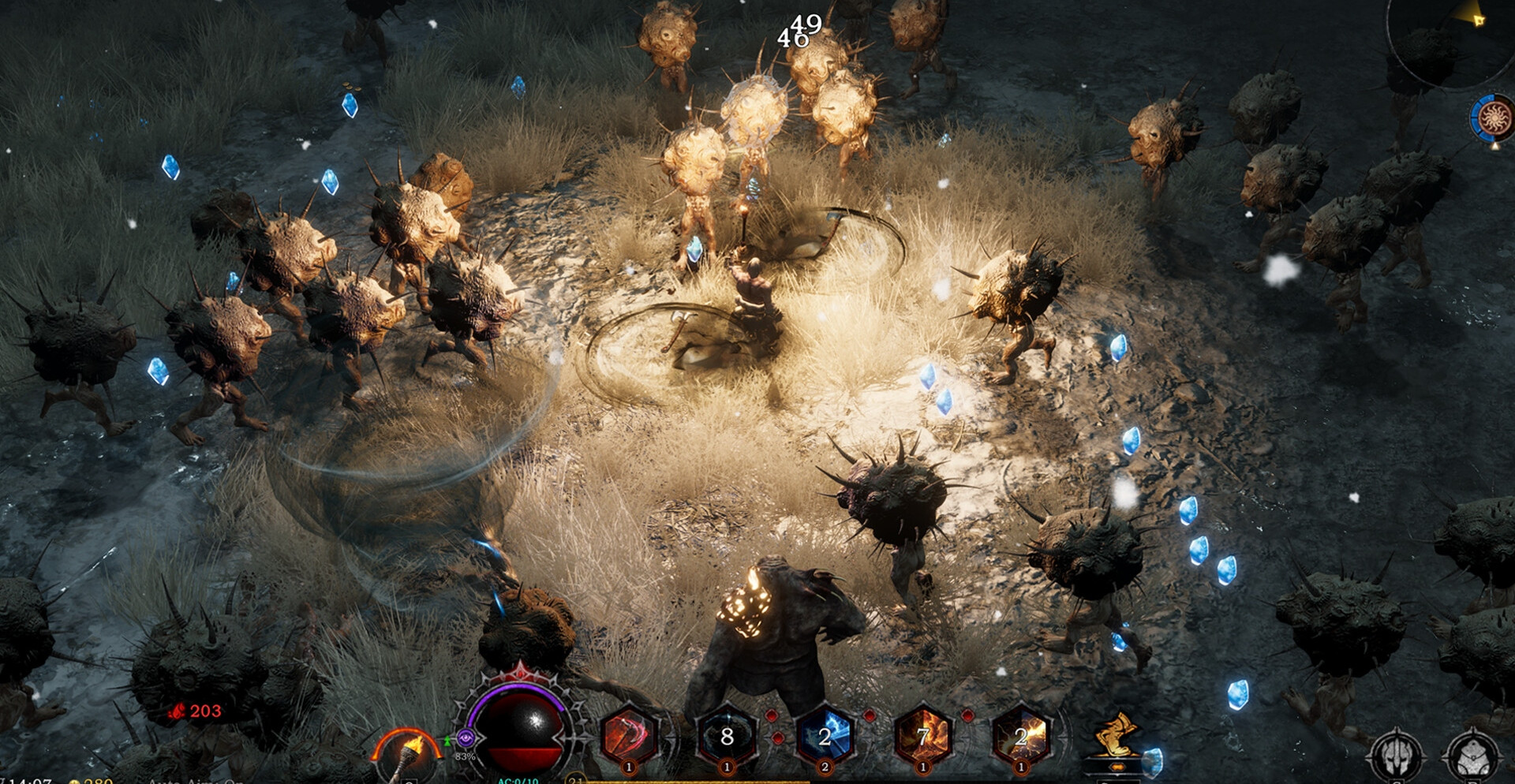The height and width of the screenshot is (784, 1515).
Task: Use the blue lightning skill icon
Action: 825,737
